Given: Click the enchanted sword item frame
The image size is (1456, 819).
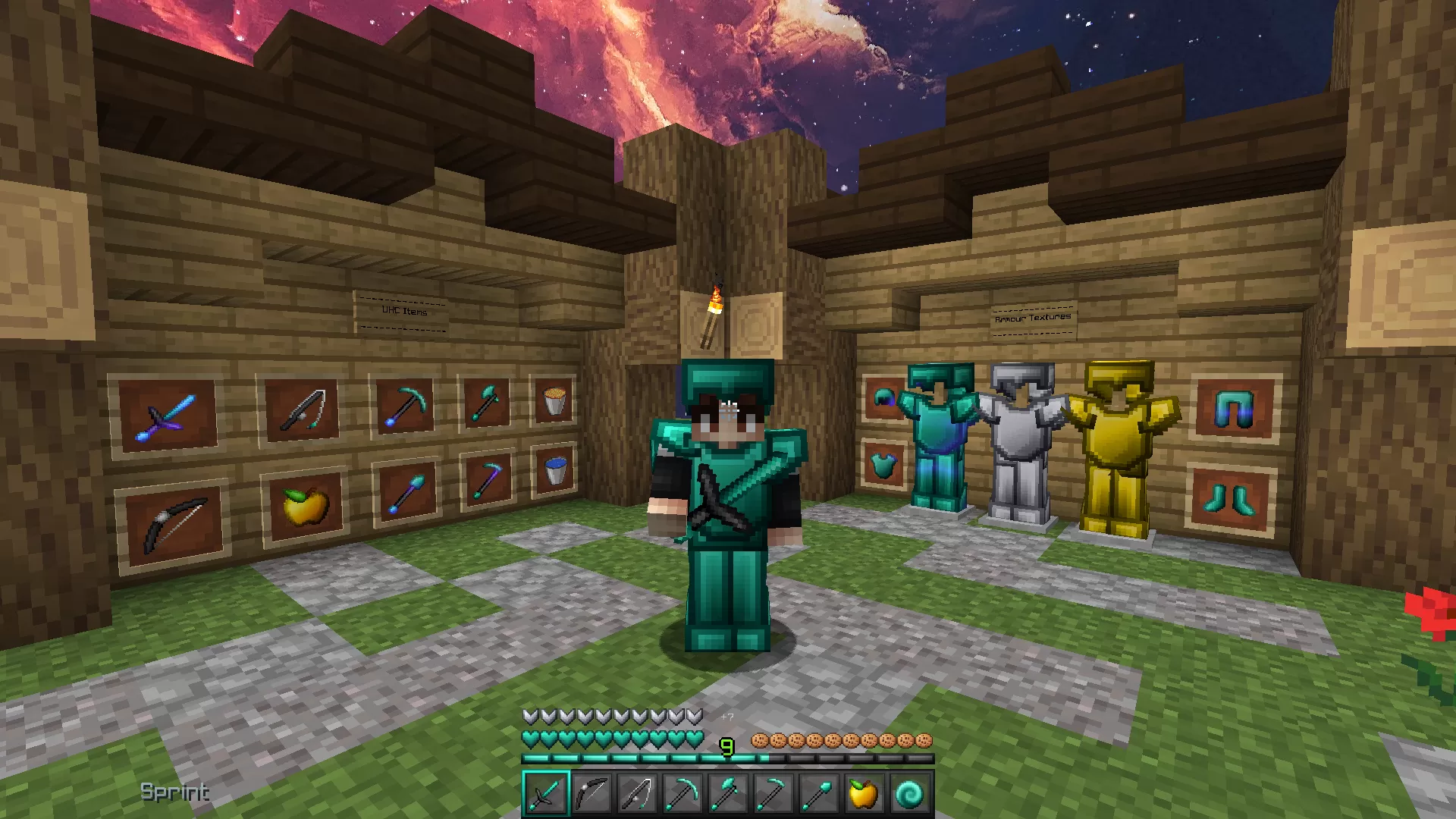Looking at the screenshot, I should tap(165, 416).
